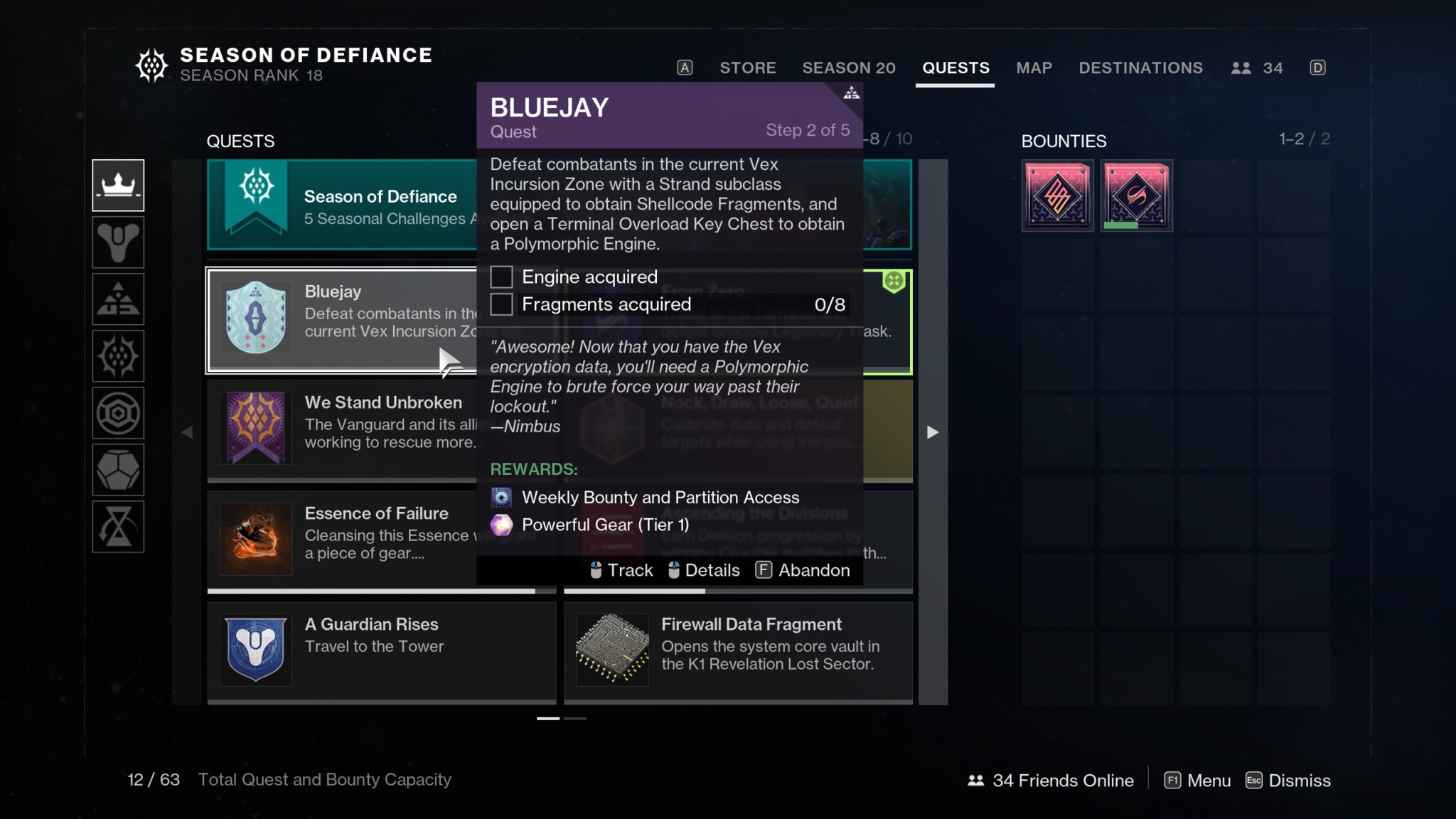Open the hourglass expiring quests filter
1456x819 pixels.
coord(118,527)
